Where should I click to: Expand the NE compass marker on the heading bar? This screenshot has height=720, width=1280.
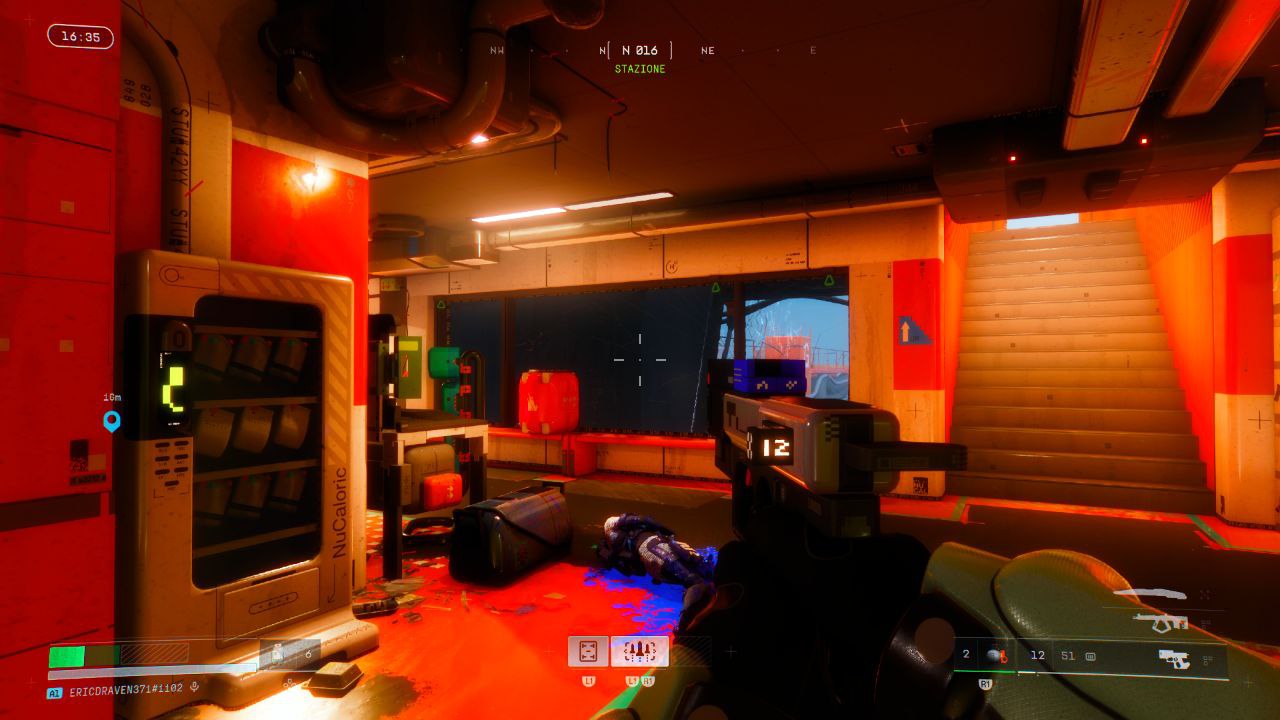(x=708, y=50)
